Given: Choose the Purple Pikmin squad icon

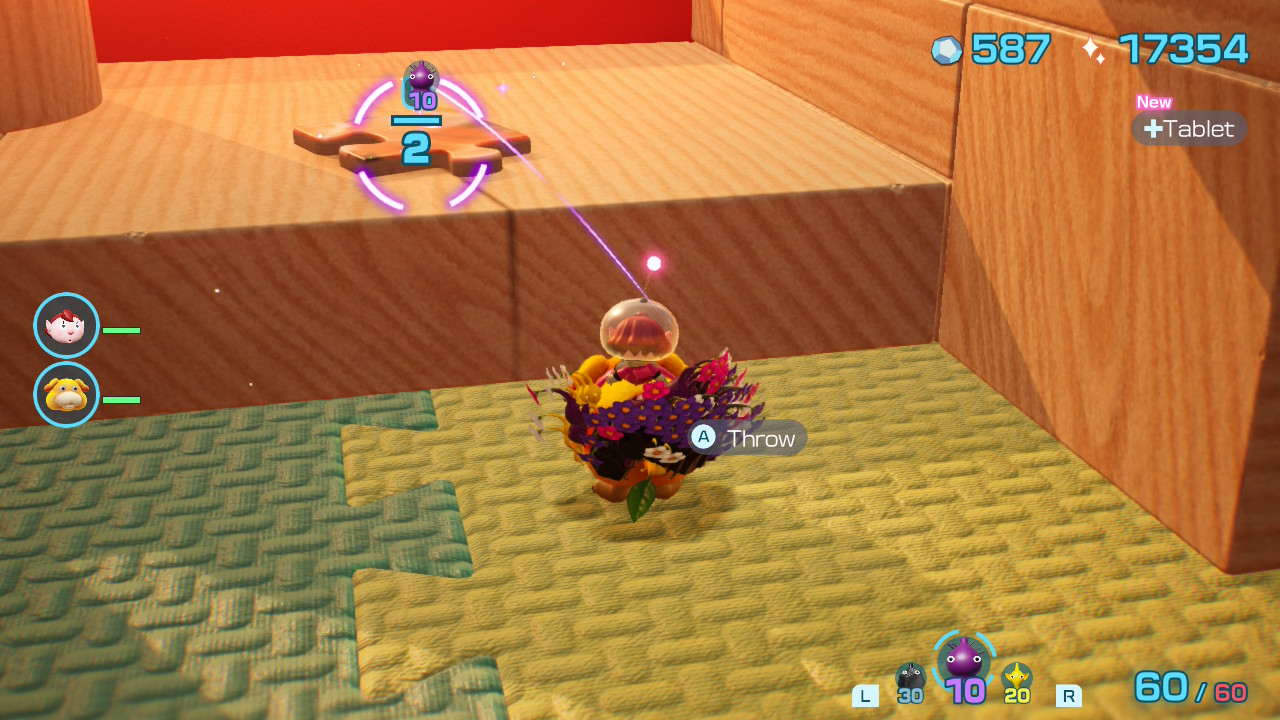Looking at the screenshot, I should 964,660.
